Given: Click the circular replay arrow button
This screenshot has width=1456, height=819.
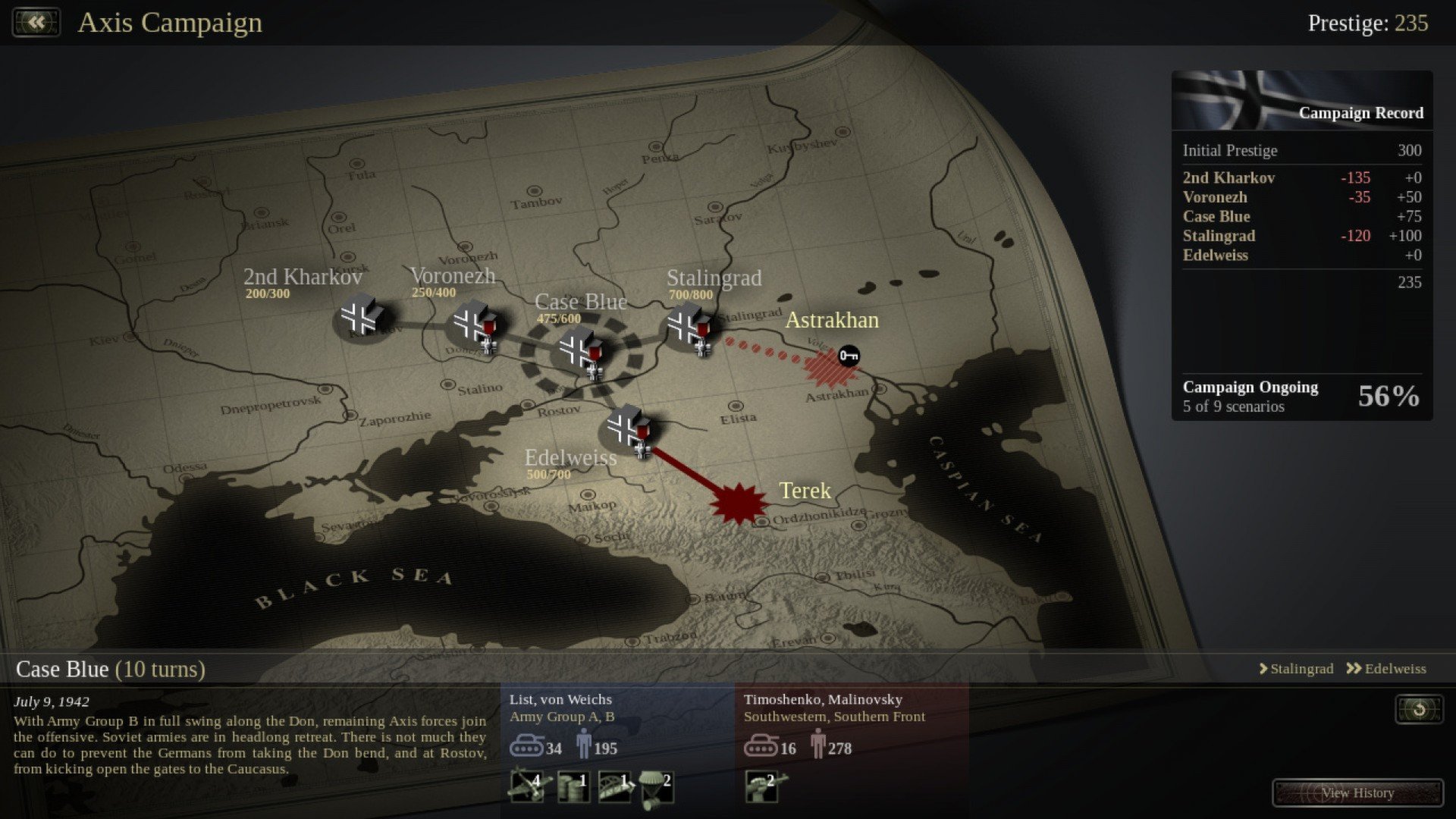Looking at the screenshot, I should (x=1419, y=709).
